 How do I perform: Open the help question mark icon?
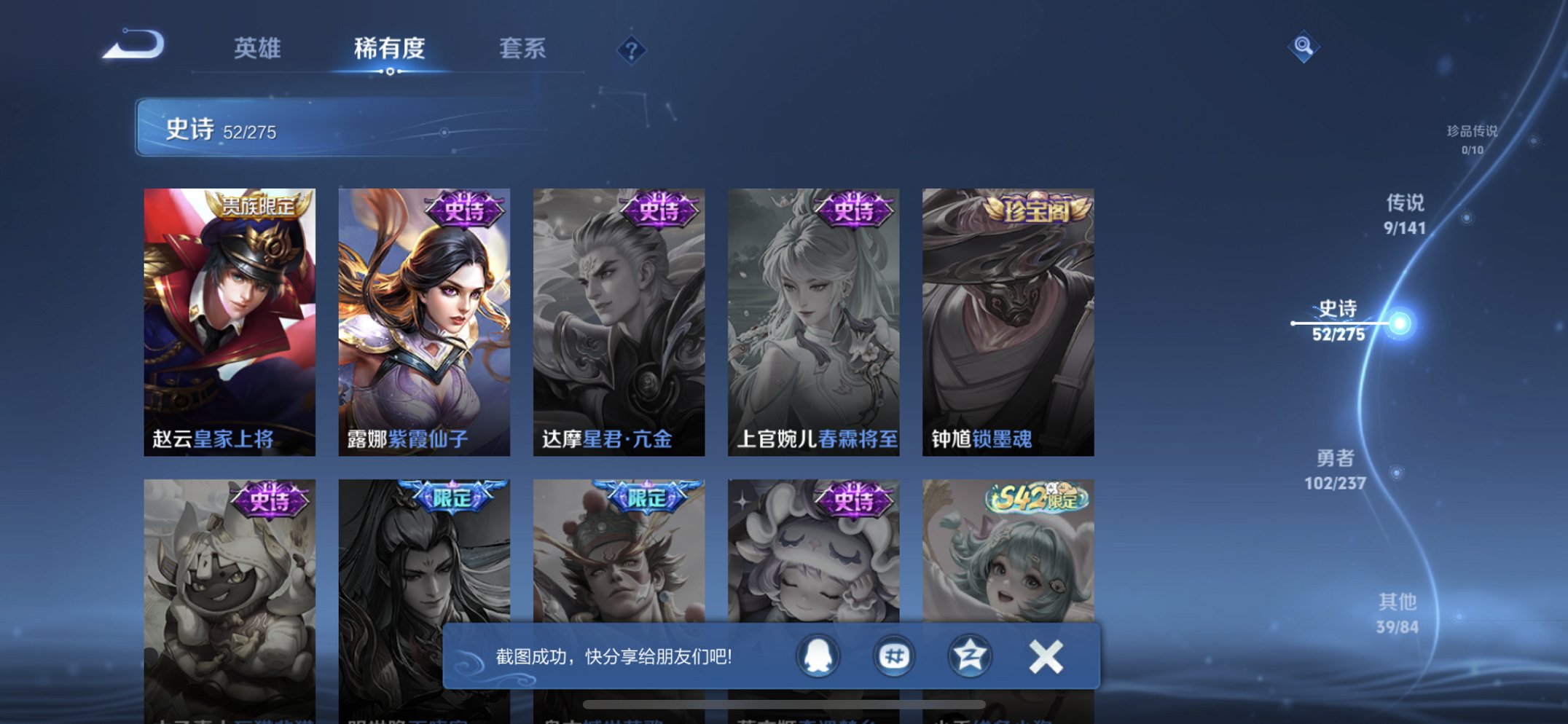(632, 49)
